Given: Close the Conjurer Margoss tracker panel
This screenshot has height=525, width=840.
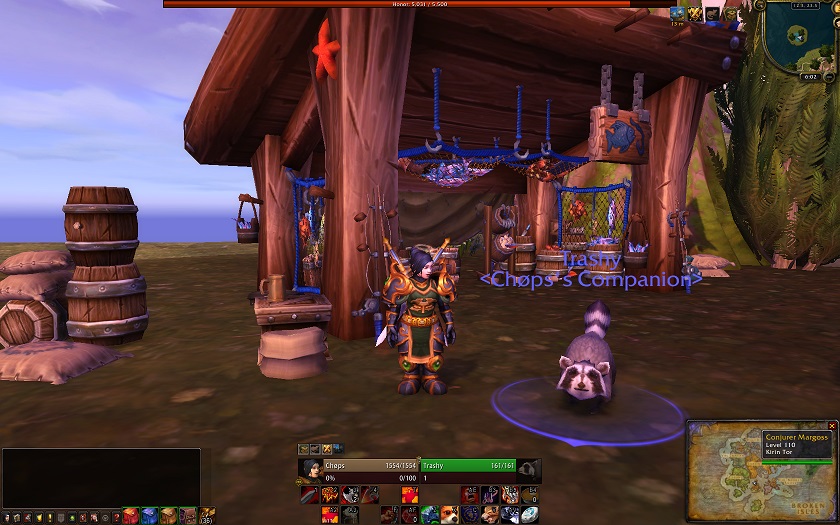Looking at the screenshot, I should (x=831, y=426).
